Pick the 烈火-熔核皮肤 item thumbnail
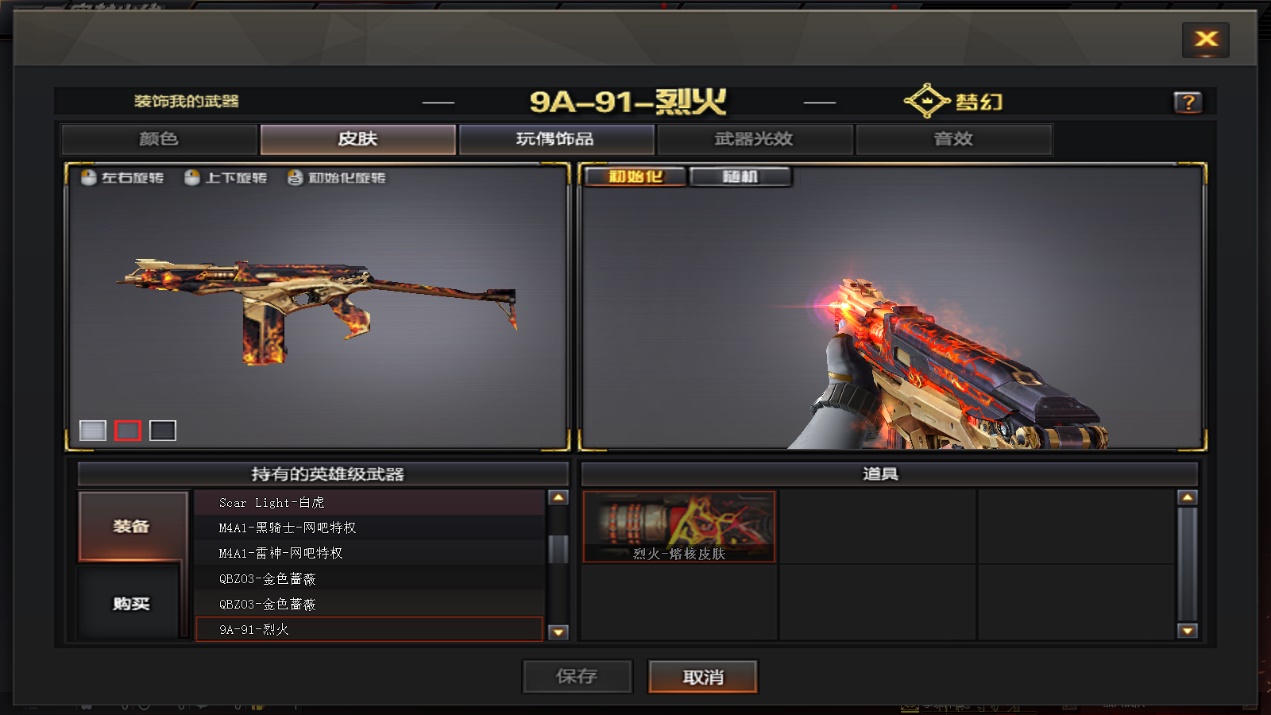Screen dimensions: 1271x715 pyautogui.click(x=679, y=526)
